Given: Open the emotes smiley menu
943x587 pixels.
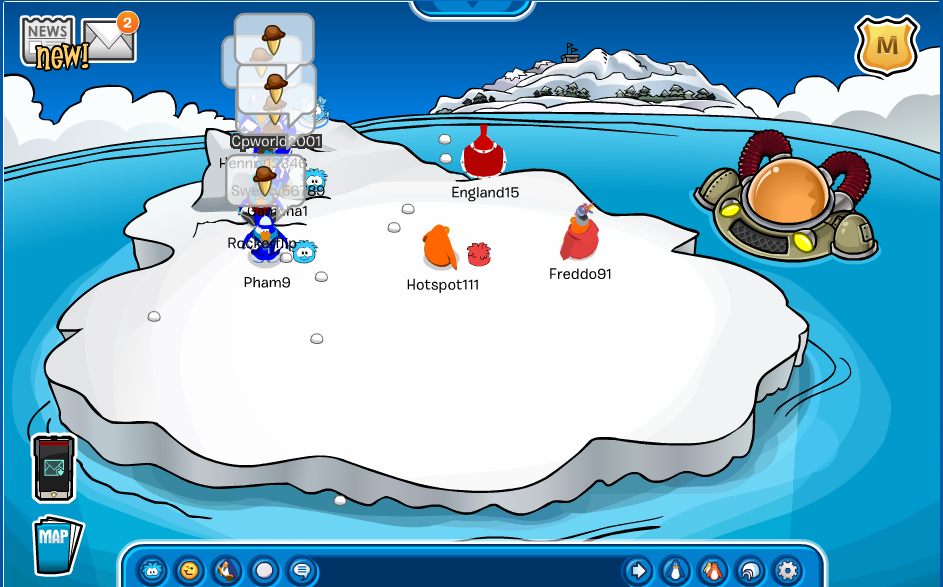Looking at the screenshot, I should click(x=189, y=570).
